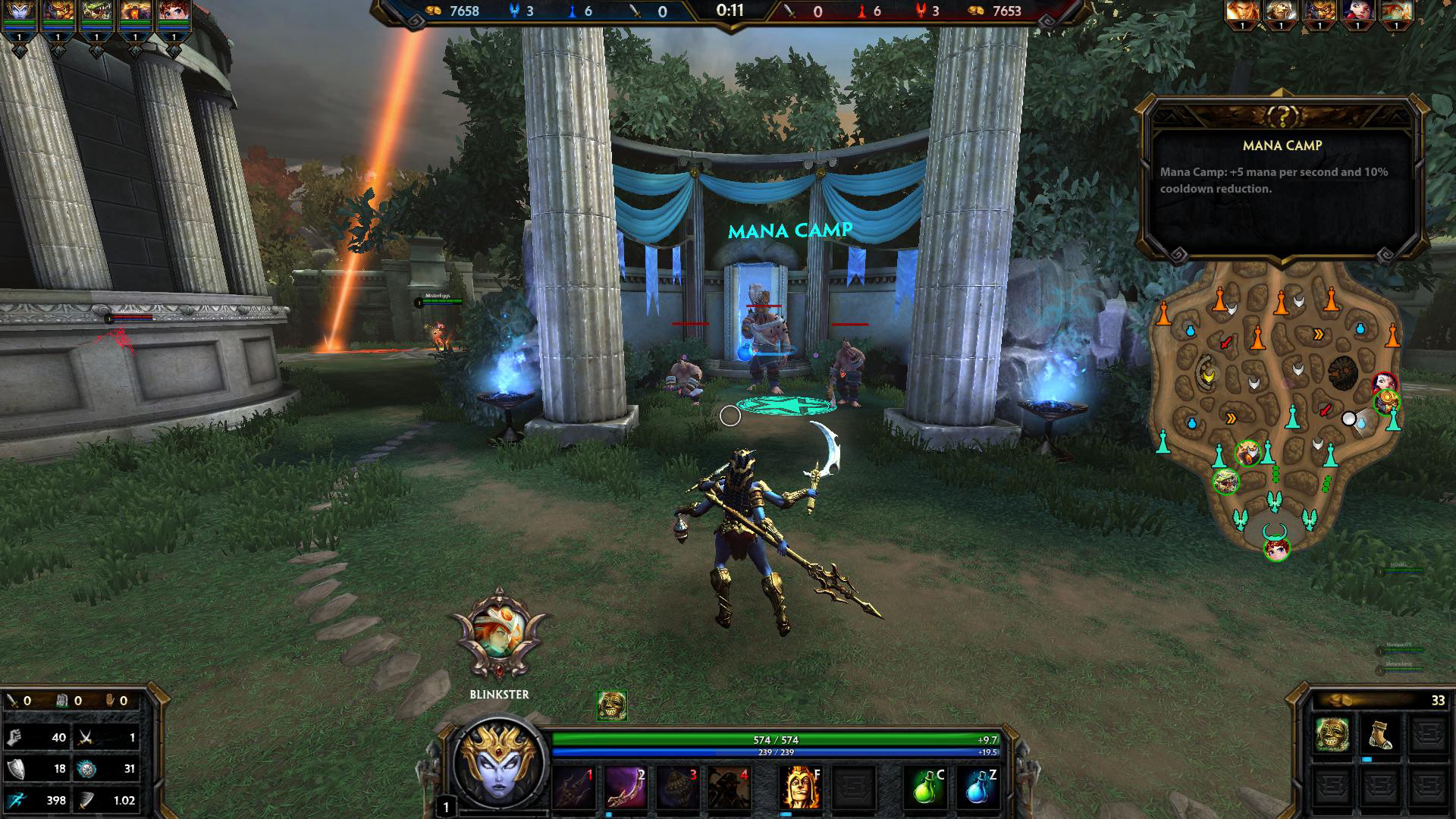1456x819 pixels.
Task: Drink the green health potion
Action: coord(924,788)
